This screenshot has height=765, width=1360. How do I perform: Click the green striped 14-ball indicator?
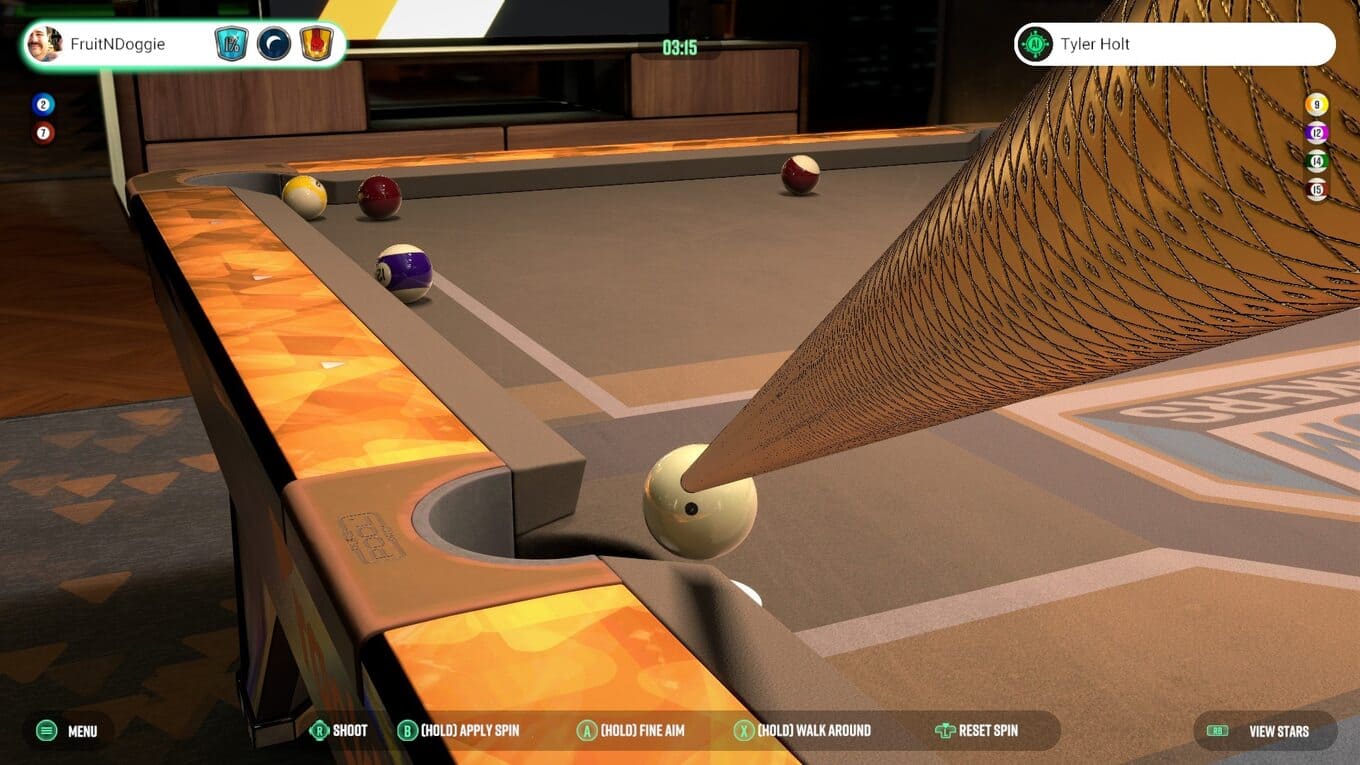click(x=1317, y=160)
